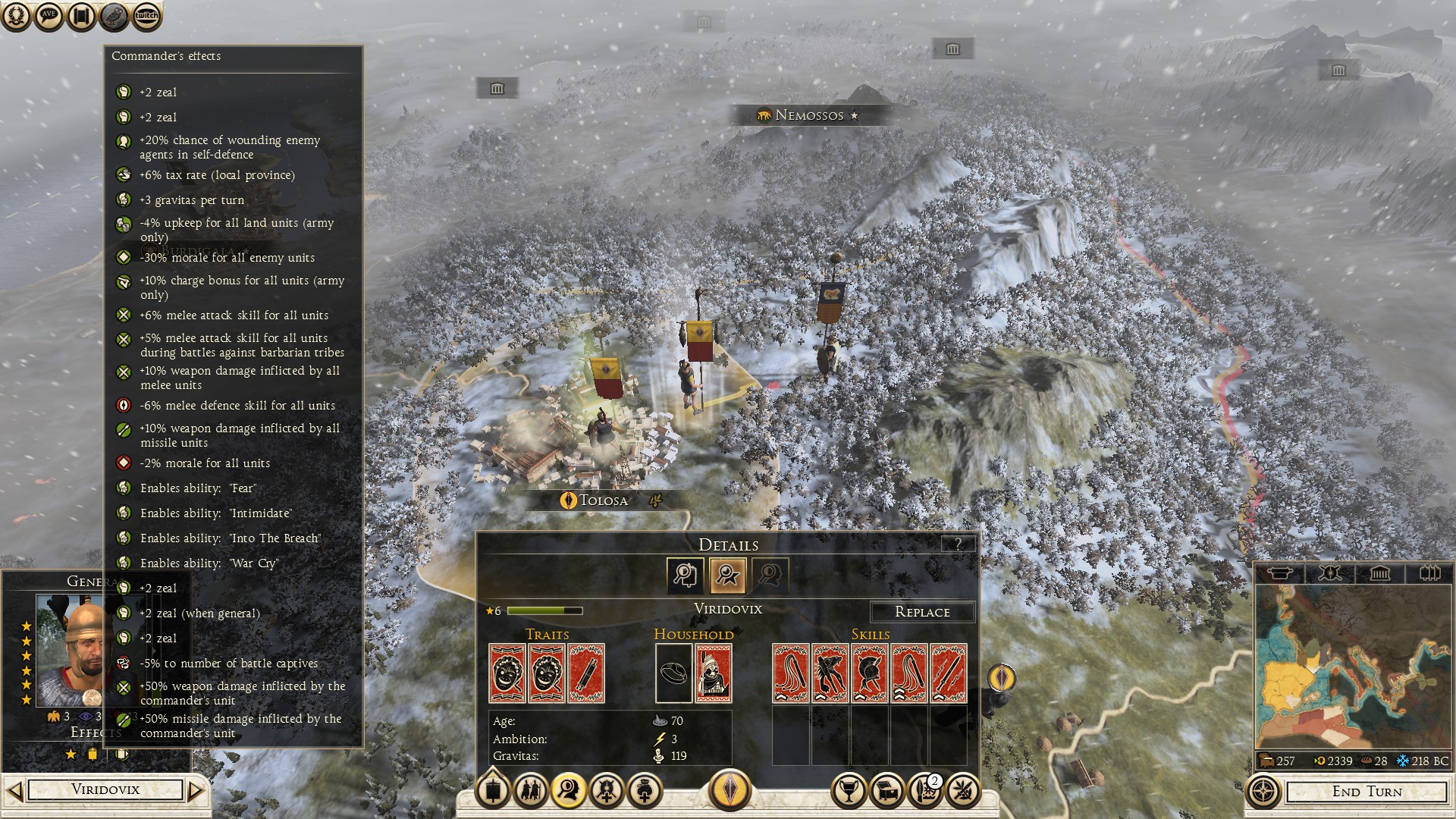The width and height of the screenshot is (1456, 819).
Task: Open the Twitch streaming button
Action: click(146, 16)
